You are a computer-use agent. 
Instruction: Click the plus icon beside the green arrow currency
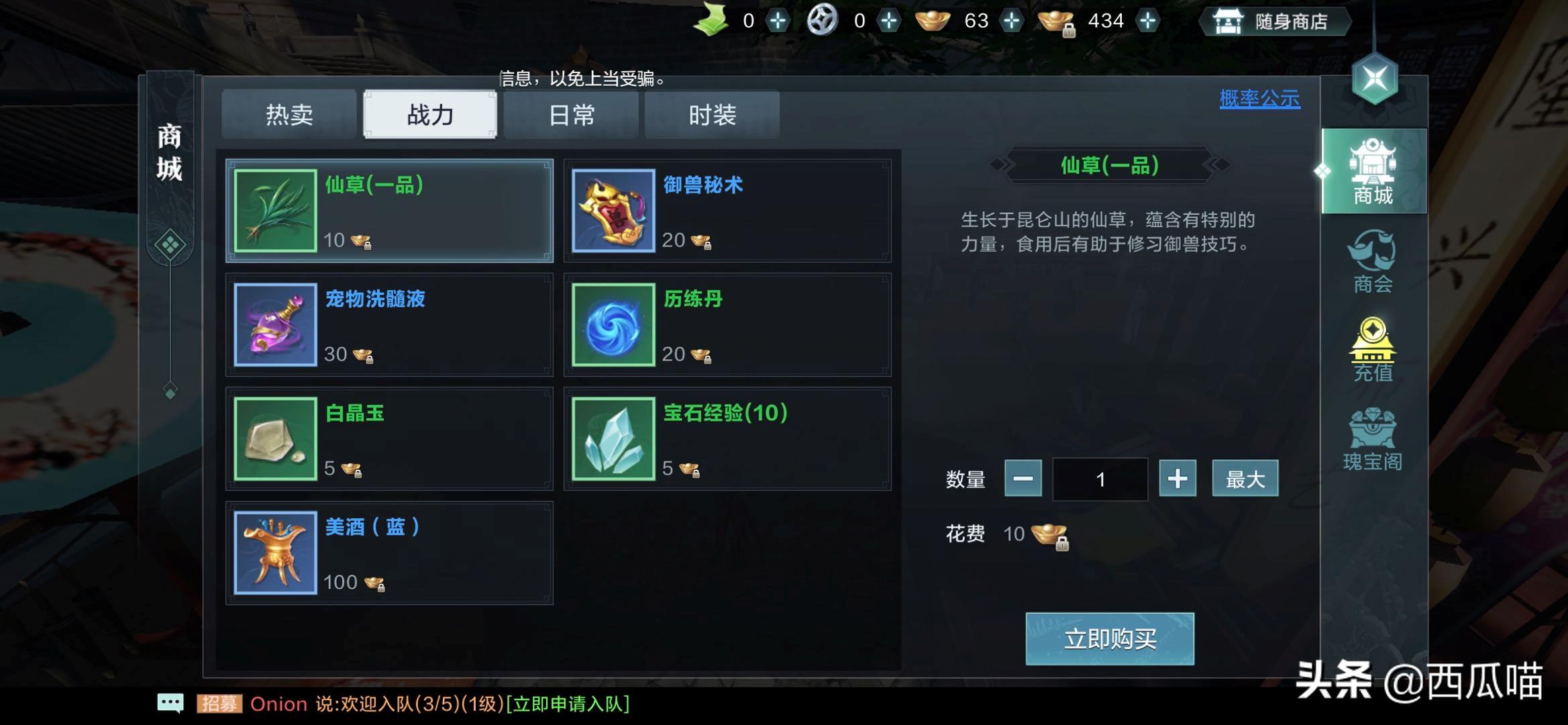[778, 20]
